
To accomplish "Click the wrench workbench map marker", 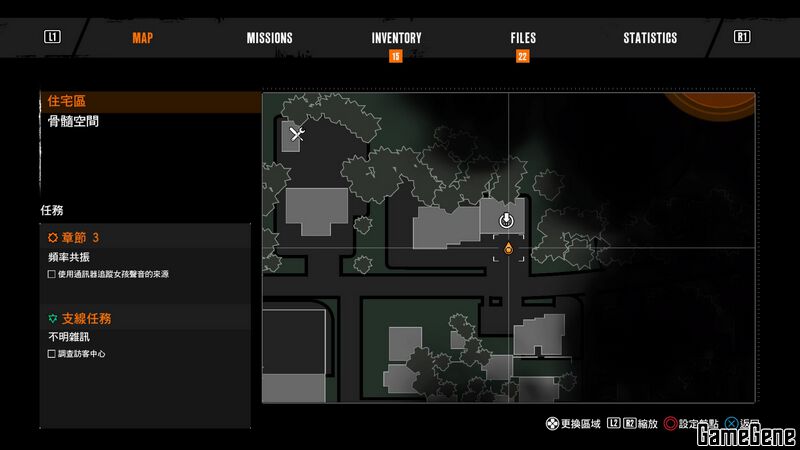I will (x=296, y=132).
